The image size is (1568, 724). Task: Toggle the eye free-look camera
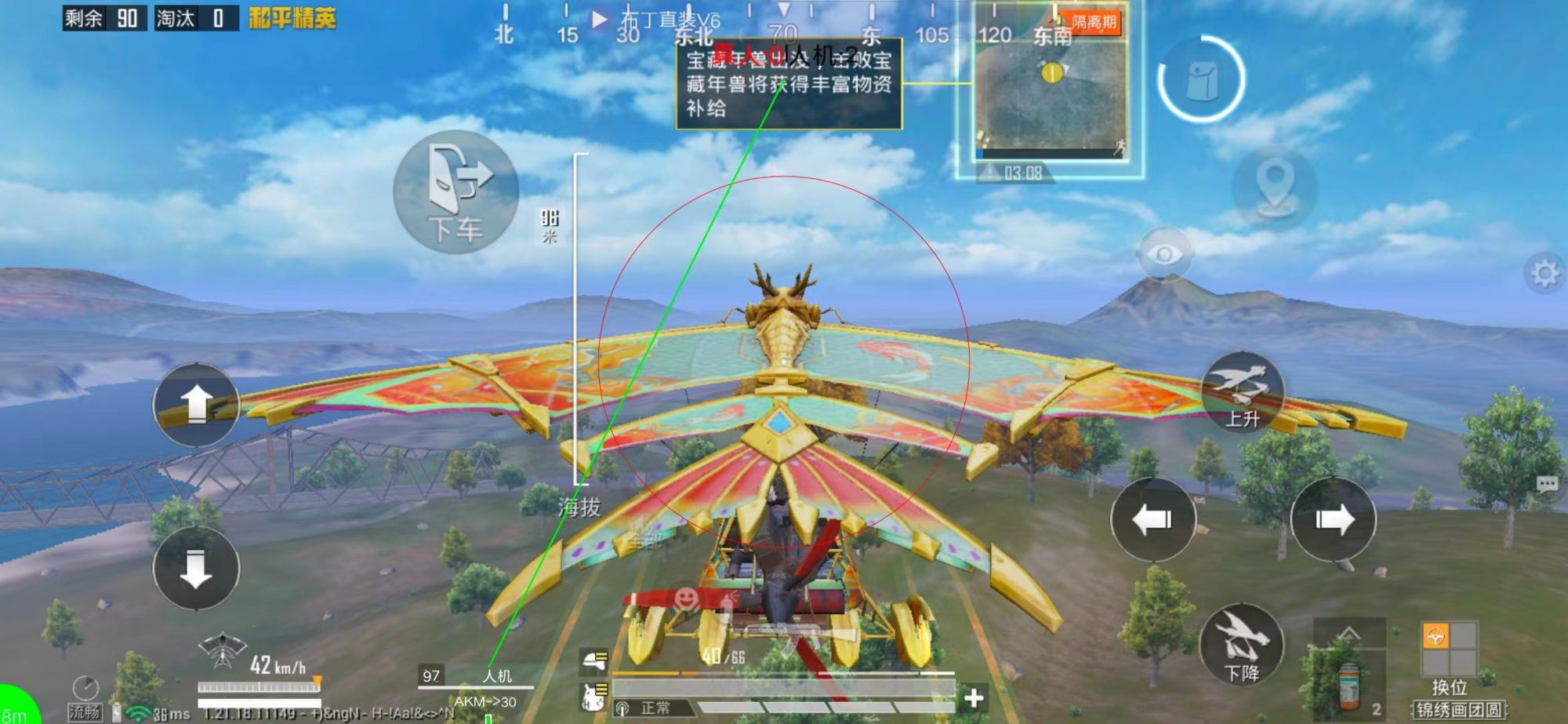pos(1165,254)
